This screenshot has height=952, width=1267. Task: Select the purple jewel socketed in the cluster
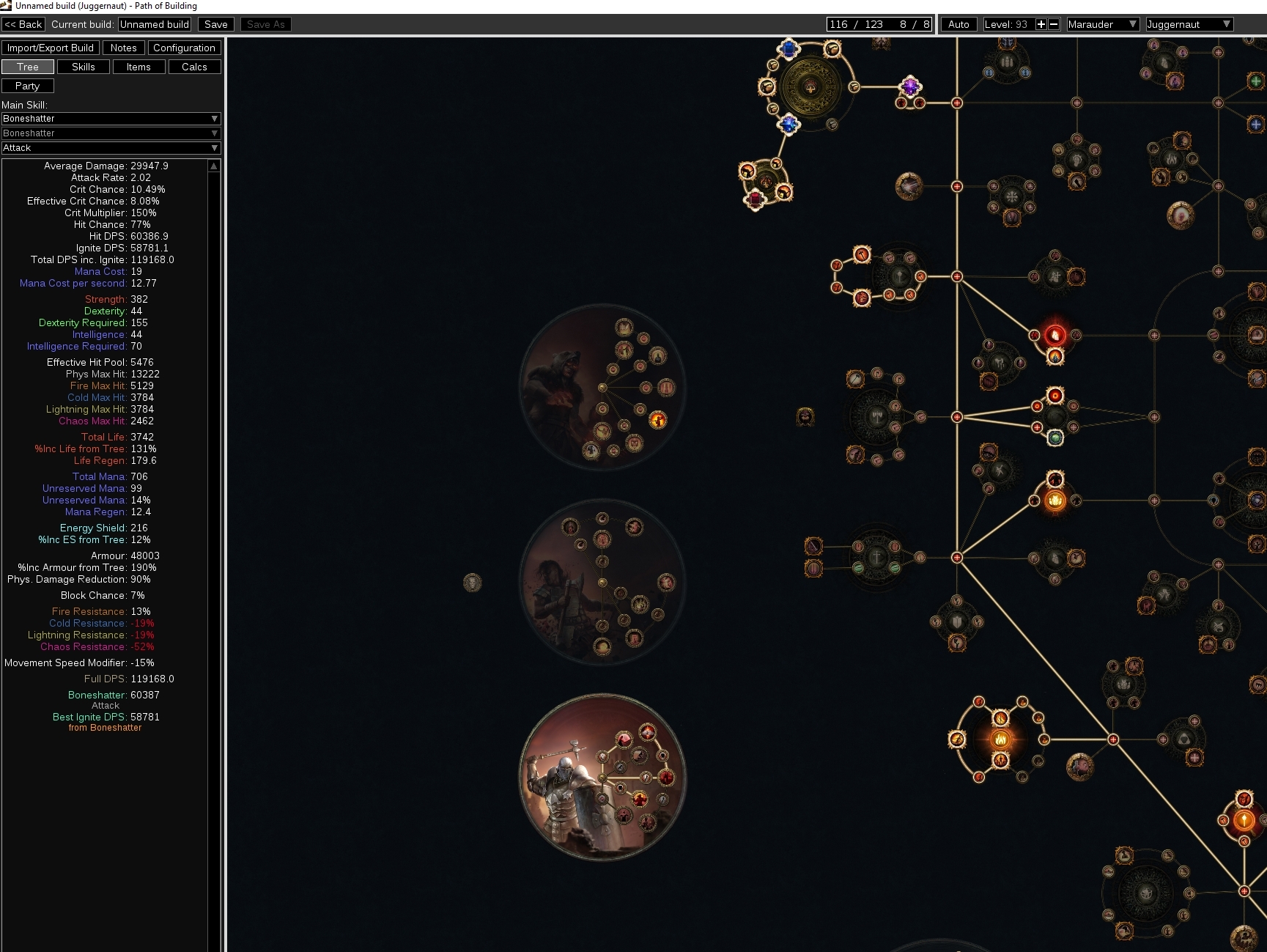tap(910, 86)
